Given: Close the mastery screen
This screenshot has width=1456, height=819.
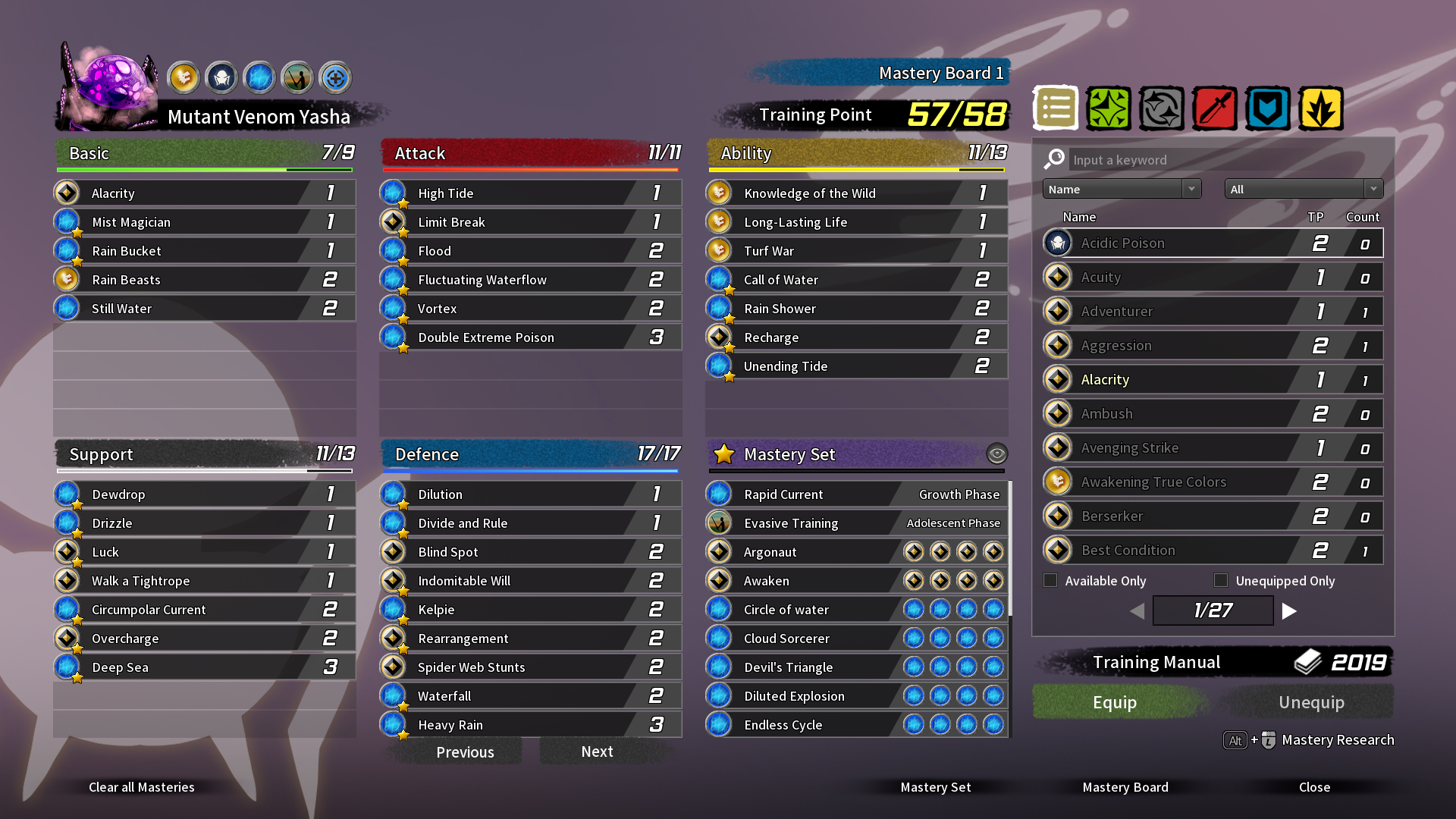Looking at the screenshot, I should click(x=1314, y=787).
